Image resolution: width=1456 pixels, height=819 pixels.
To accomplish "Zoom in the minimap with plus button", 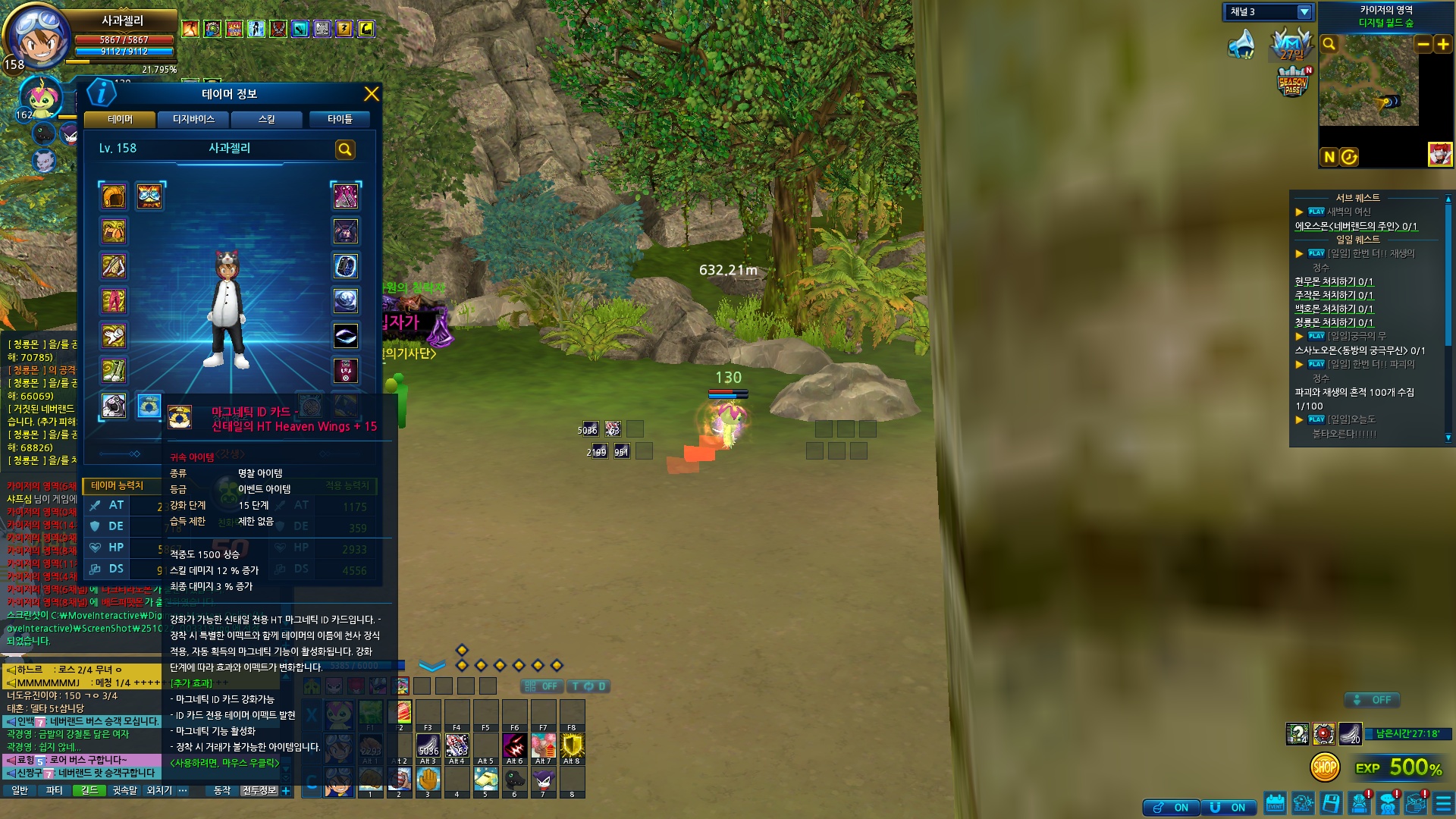I will click(1443, 45).
